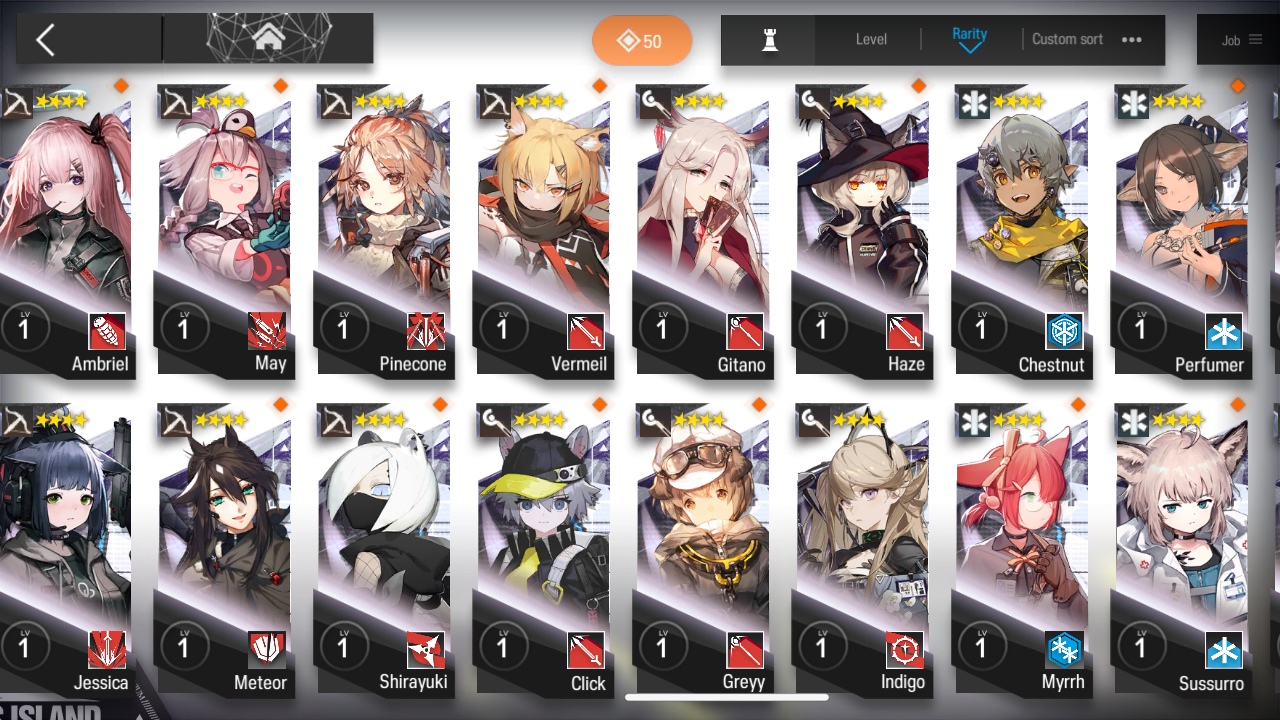Choose the Haze operator card
Image resolution: width=1280 pixels, height=720 pixels.
click(862, 230)
